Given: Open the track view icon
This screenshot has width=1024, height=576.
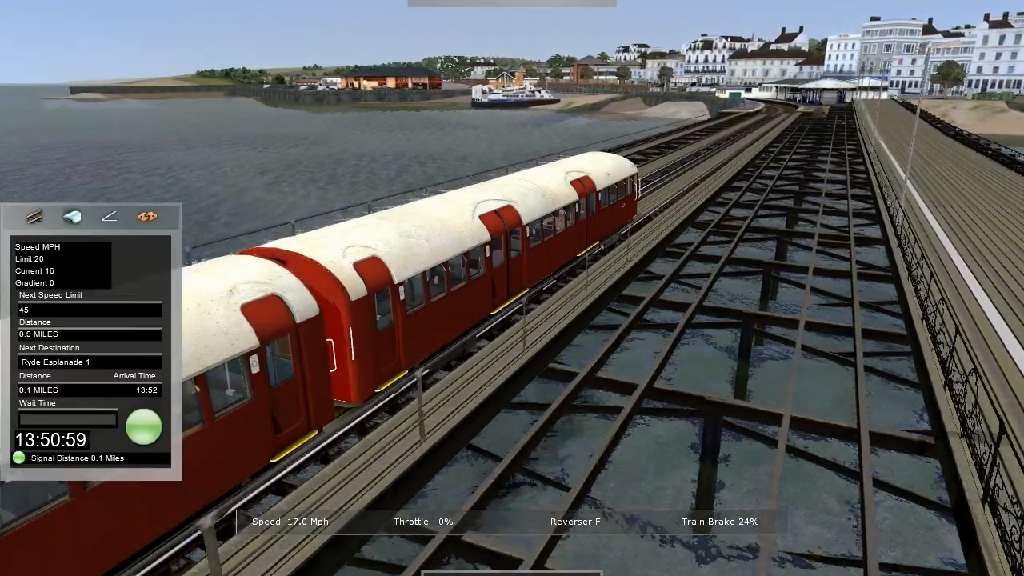Looking at the screenshot, I should [35, 216].
